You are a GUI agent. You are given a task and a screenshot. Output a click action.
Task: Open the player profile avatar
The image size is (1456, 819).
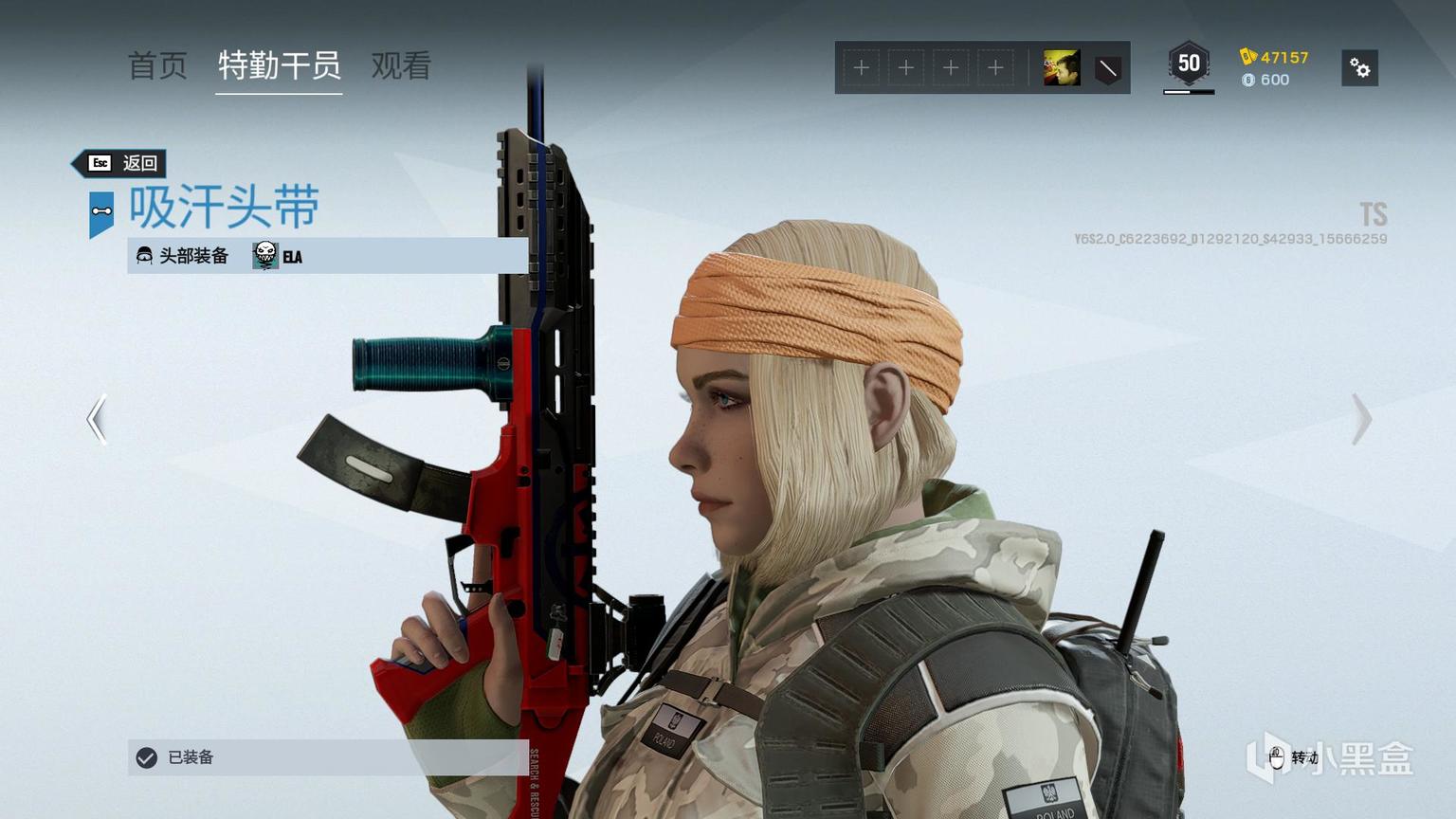click(1062, 68)
